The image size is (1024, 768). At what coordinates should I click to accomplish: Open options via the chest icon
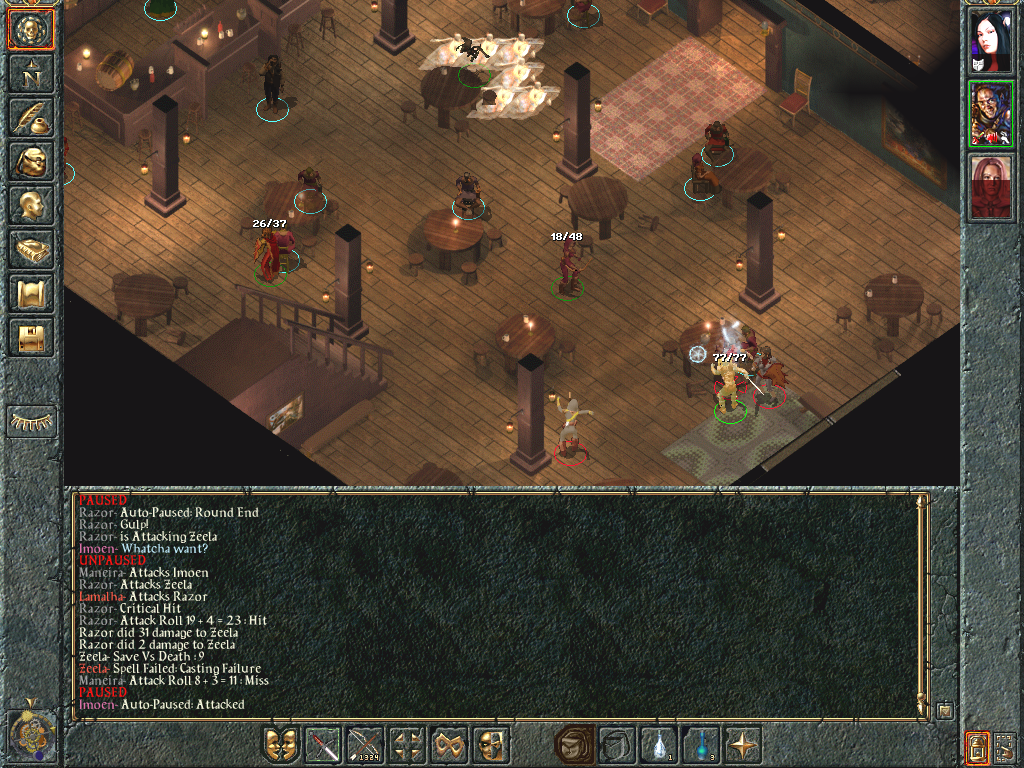tap(31, 338)
